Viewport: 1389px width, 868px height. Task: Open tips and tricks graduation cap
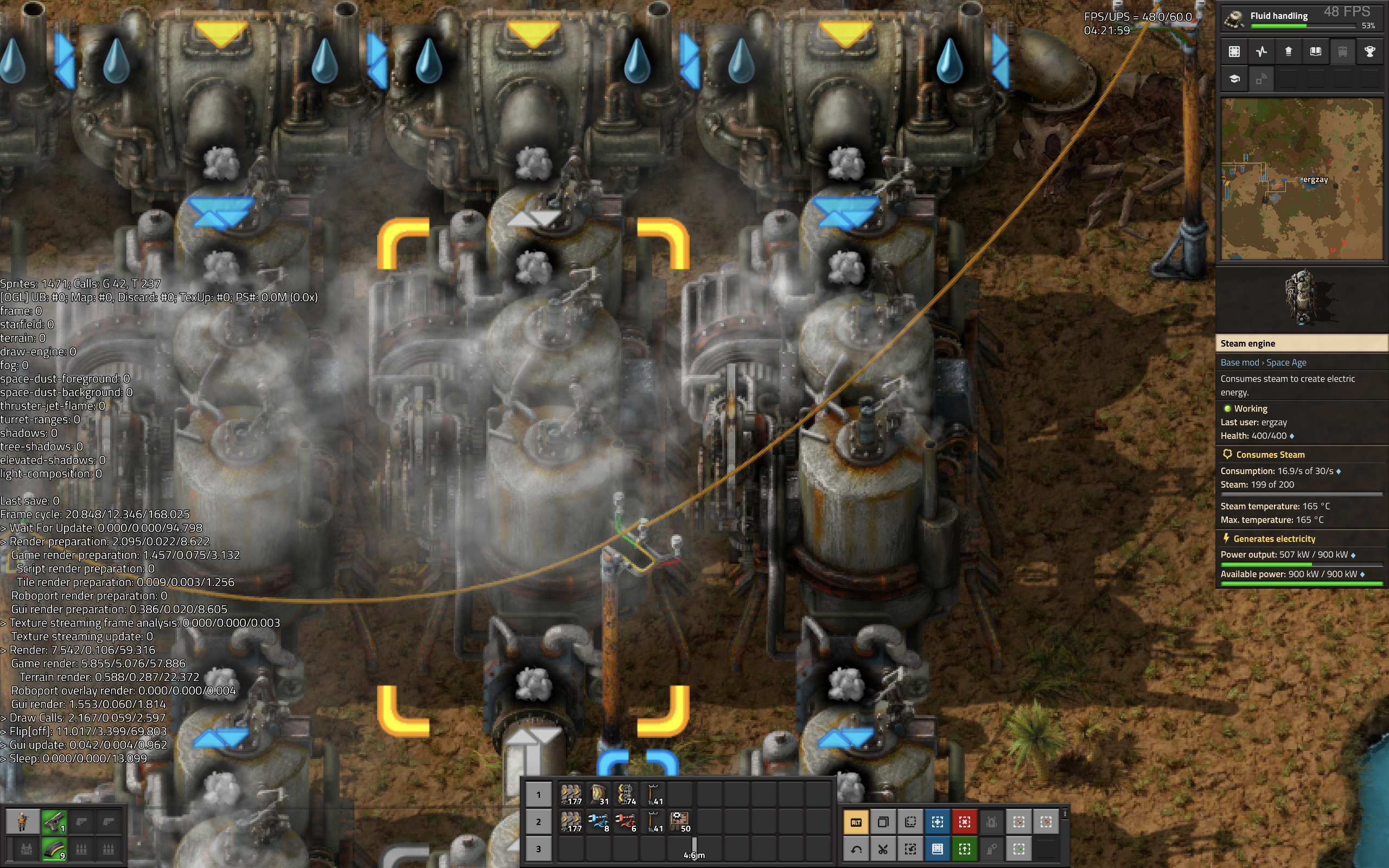(1234, 79)
